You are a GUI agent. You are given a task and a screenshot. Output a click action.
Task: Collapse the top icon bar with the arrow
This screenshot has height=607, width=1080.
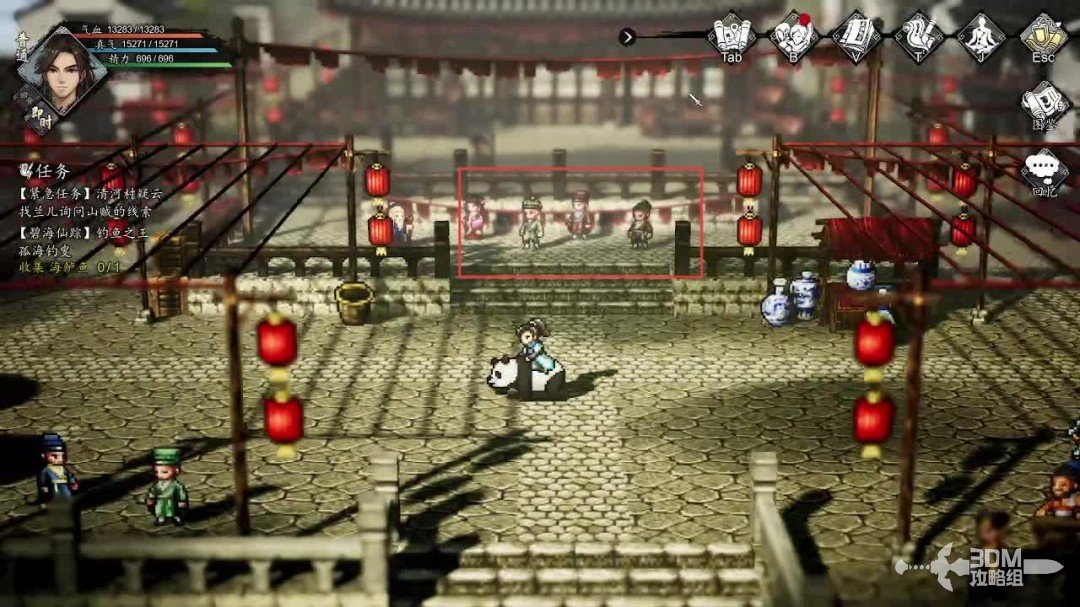627,37
